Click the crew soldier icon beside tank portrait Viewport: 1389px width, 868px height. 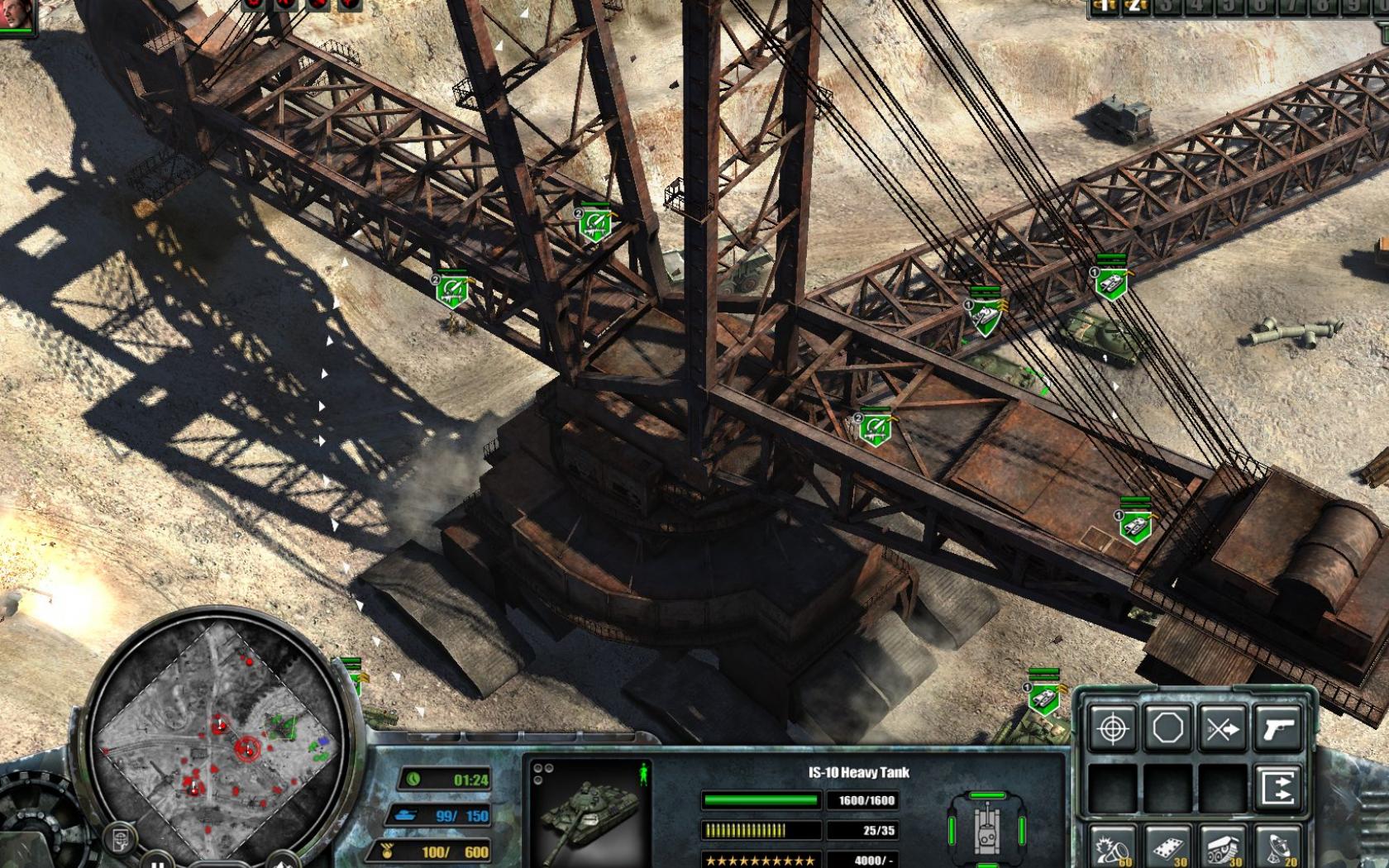643,775
